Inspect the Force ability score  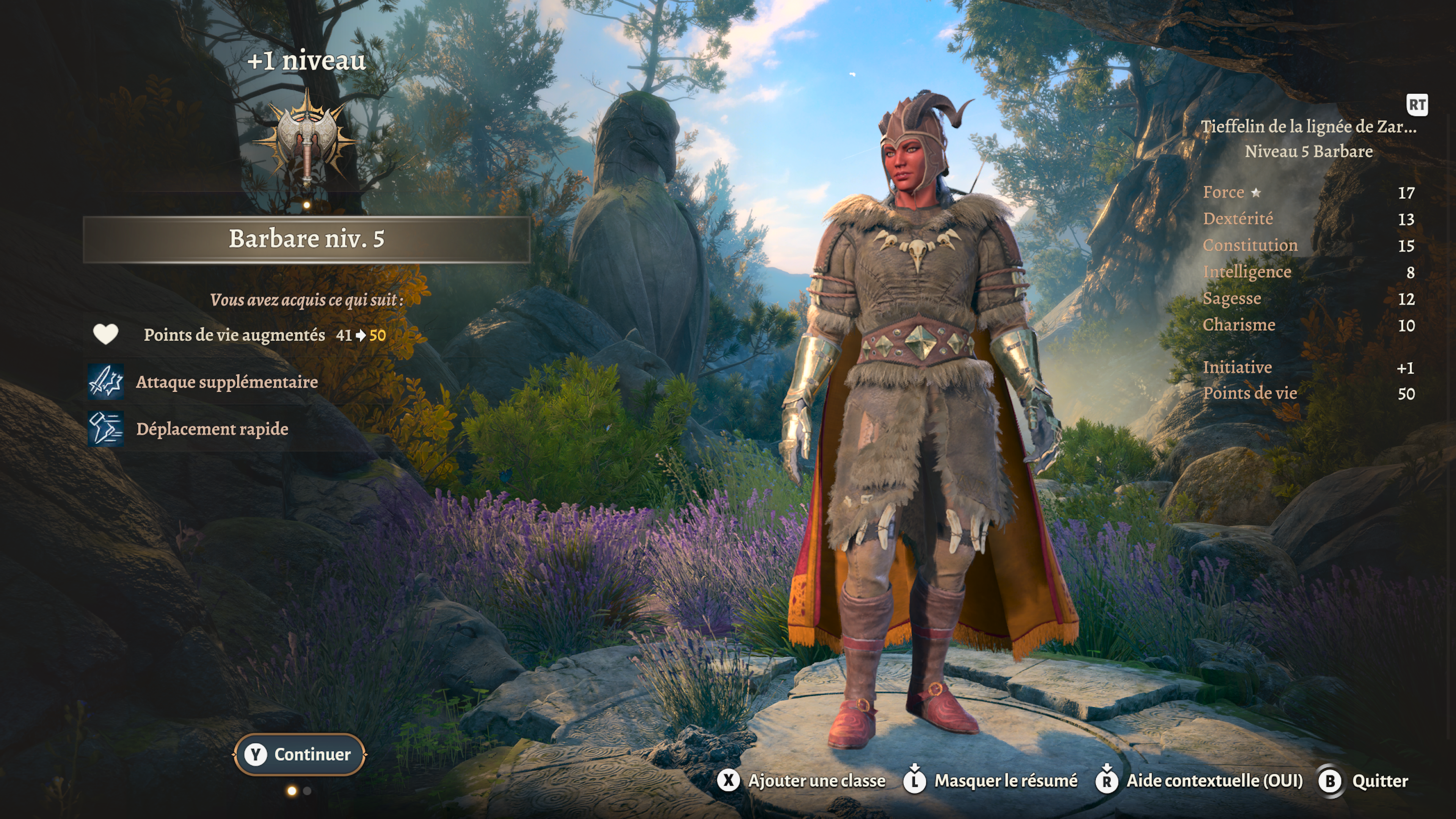[1223, 192]
